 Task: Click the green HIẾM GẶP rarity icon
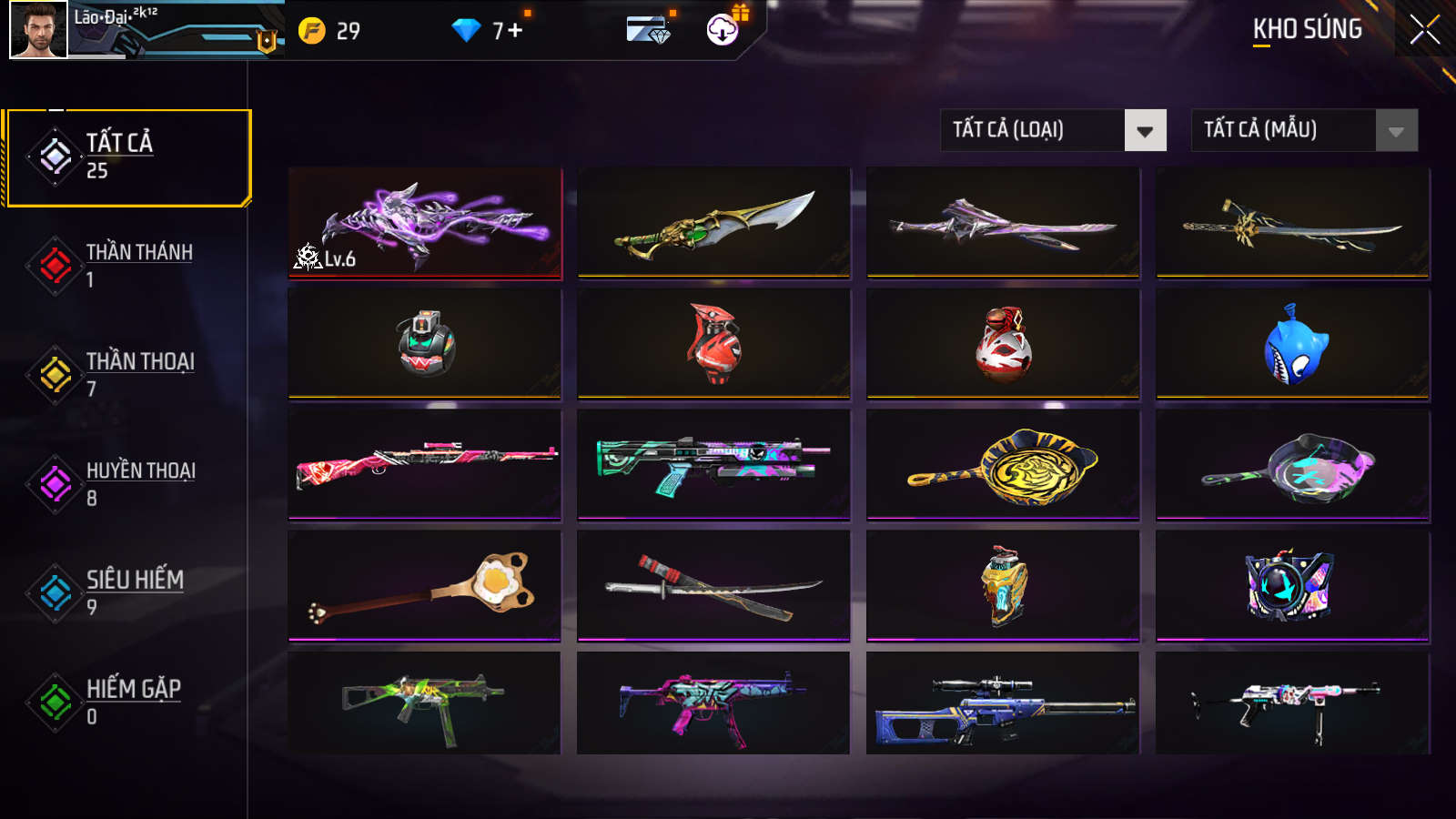(x=56, y=702)
